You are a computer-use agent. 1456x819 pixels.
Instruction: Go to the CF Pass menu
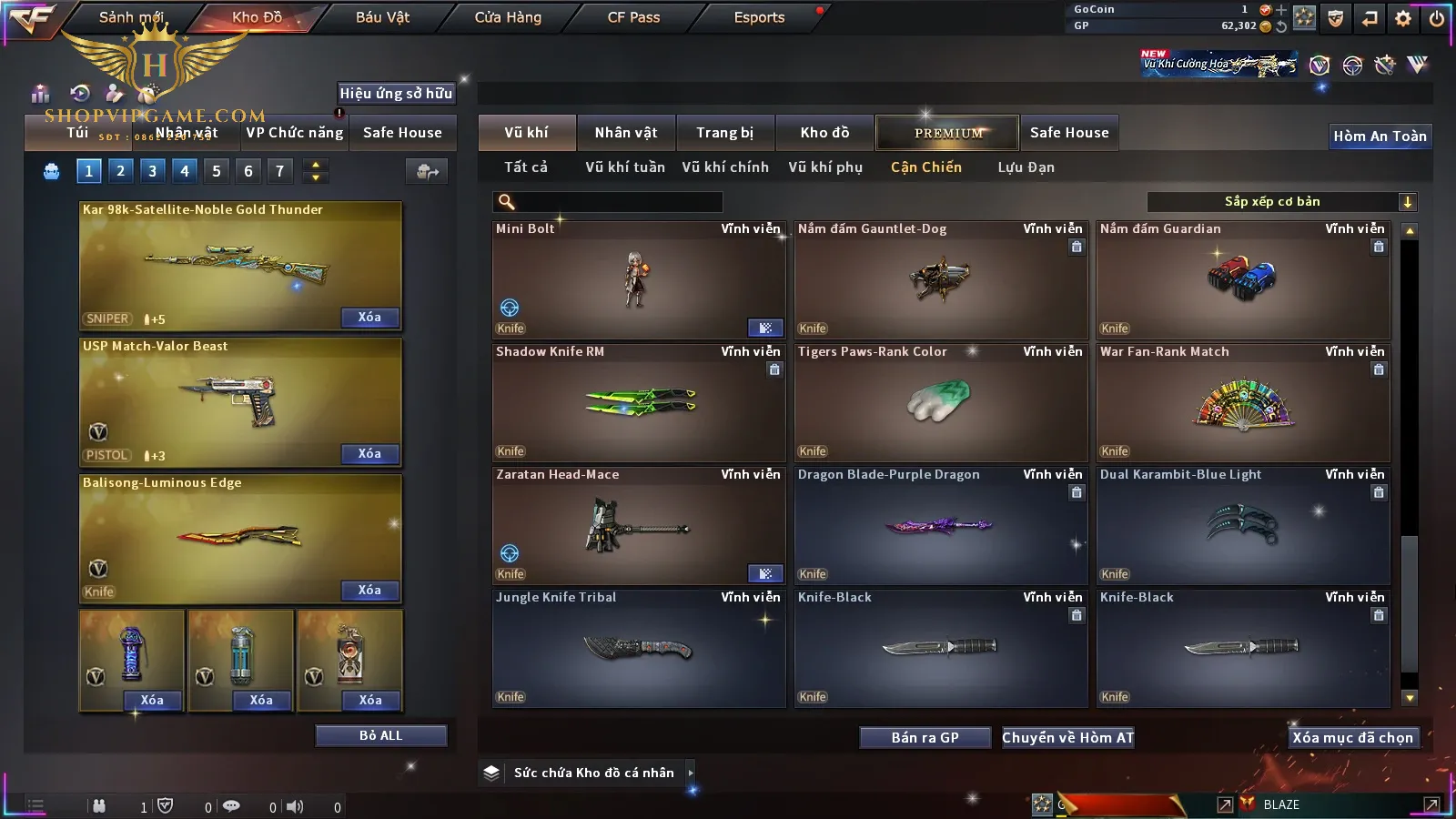tap(633, 17)
